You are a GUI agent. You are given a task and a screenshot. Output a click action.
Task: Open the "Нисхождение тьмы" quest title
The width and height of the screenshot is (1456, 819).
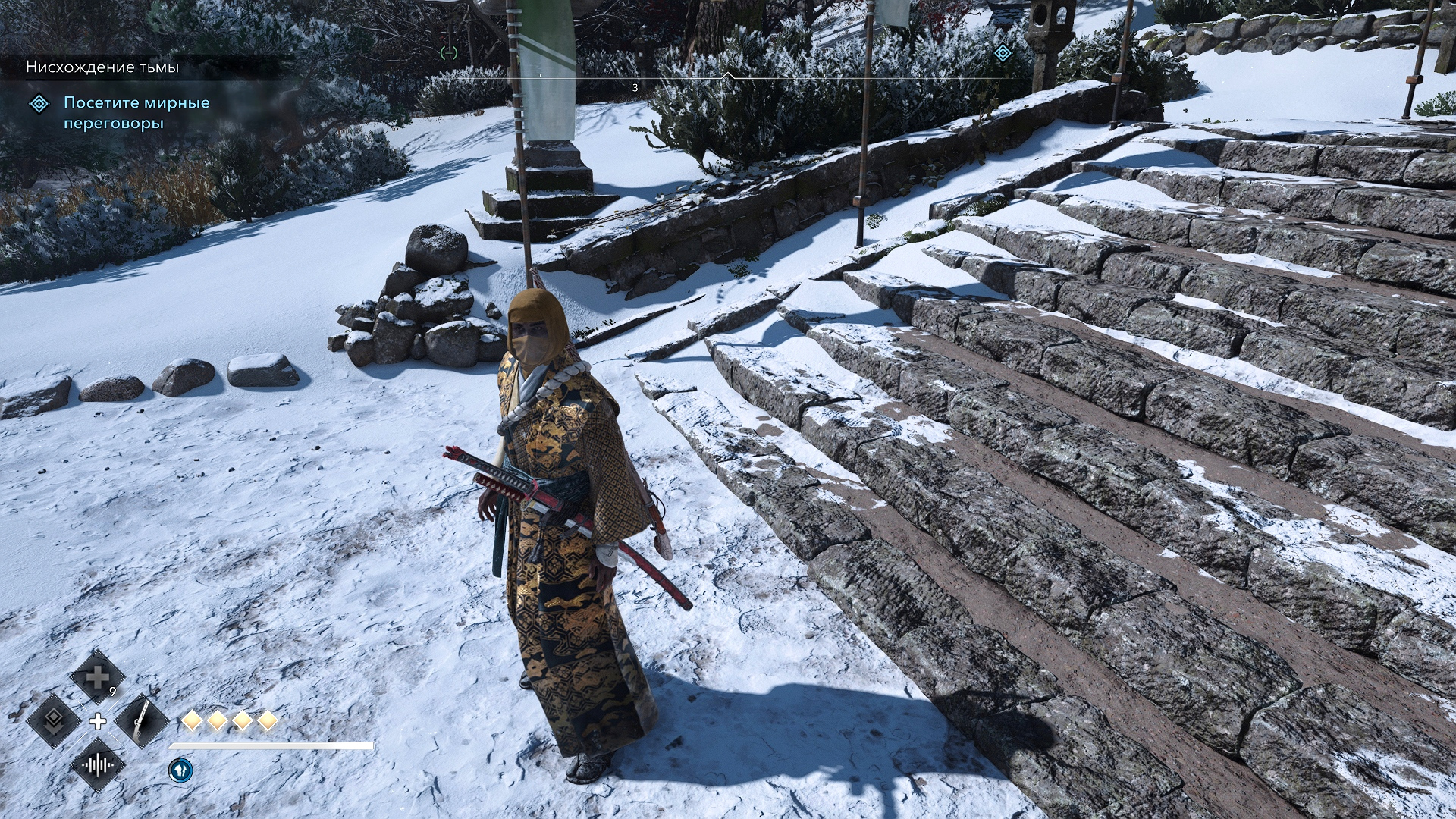[x=102, y=67]
